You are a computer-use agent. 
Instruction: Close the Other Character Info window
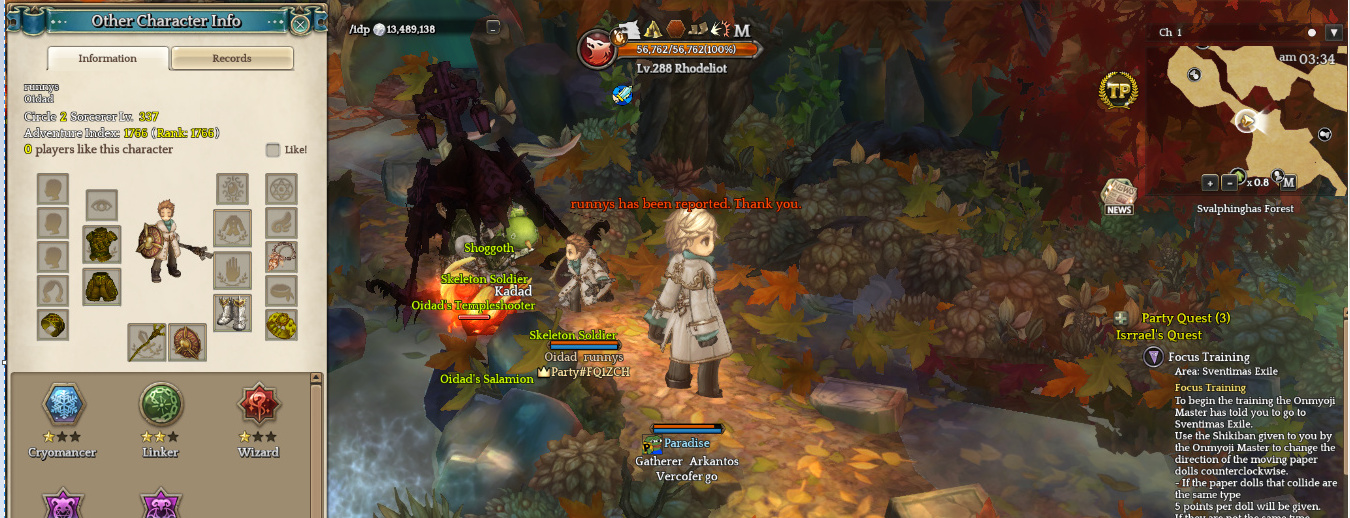(x=300, y=23)
